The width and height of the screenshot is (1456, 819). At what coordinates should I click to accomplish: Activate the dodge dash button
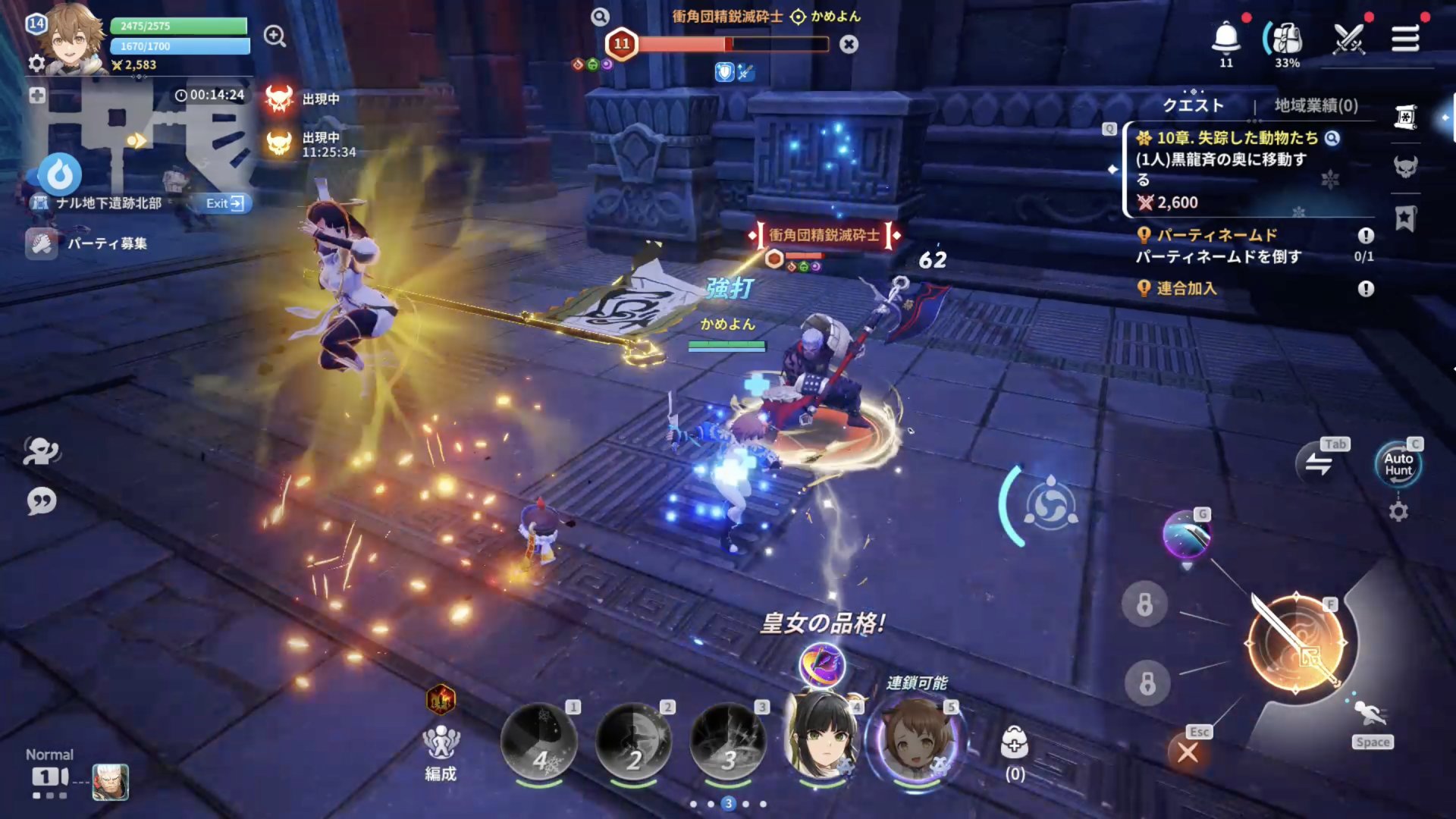1370,715
